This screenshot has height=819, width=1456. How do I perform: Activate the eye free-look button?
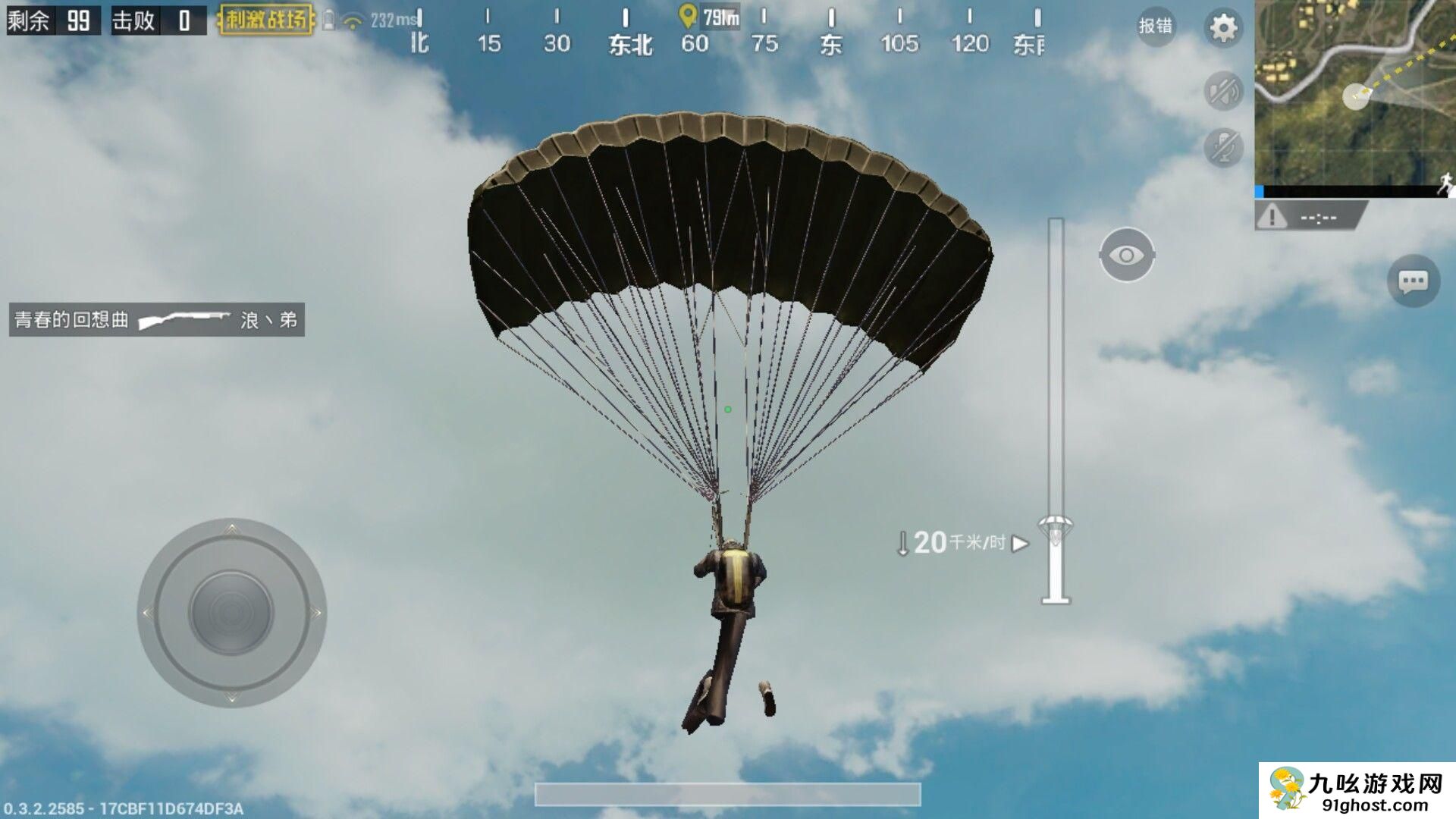click(1127, 255)
